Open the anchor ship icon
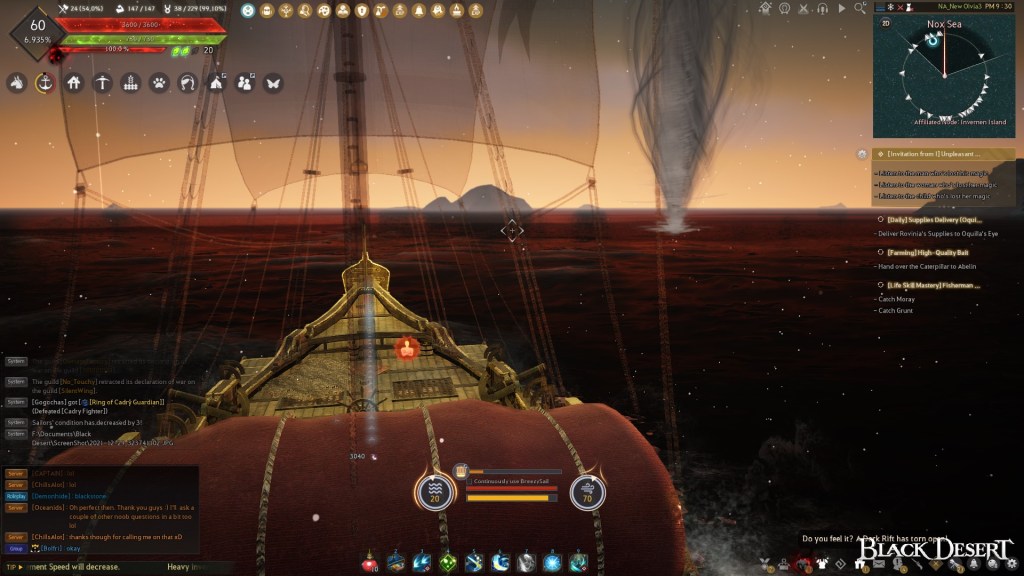 coord(45,83)
